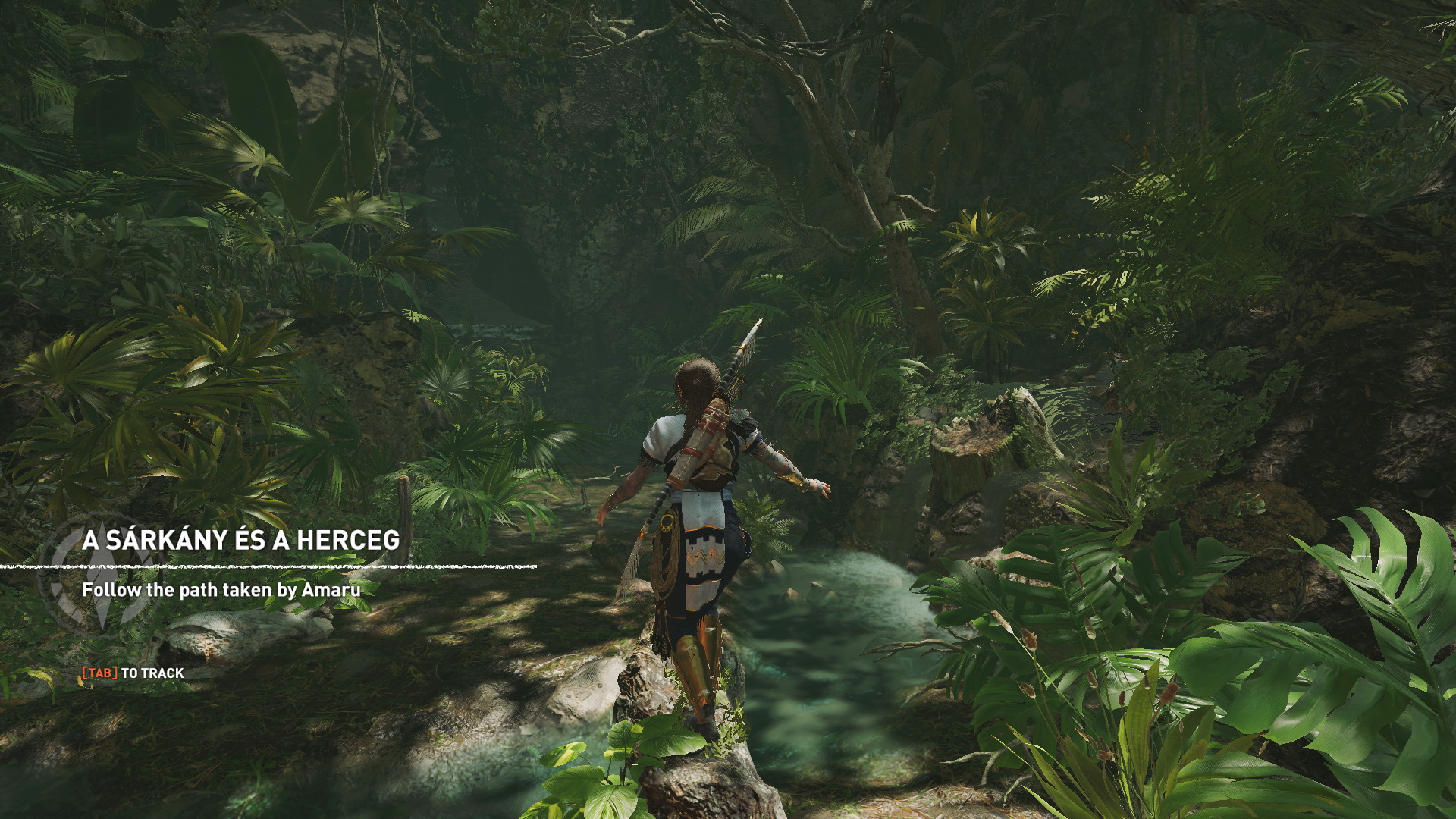Select the "A SÁRKÁNY ÉS A HERCEG" quest notification
Image resolution: width=1456 pixels, height=819 pixels.
pyautogui.click(x=241, y=540)
